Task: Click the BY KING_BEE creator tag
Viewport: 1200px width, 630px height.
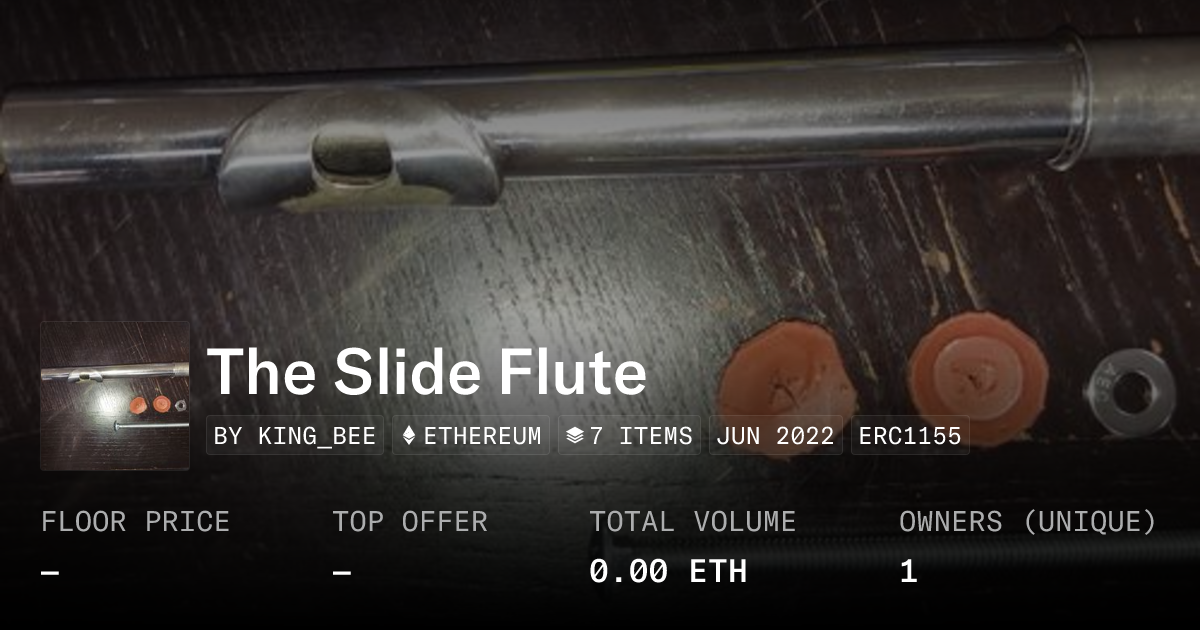Action: 295,436
